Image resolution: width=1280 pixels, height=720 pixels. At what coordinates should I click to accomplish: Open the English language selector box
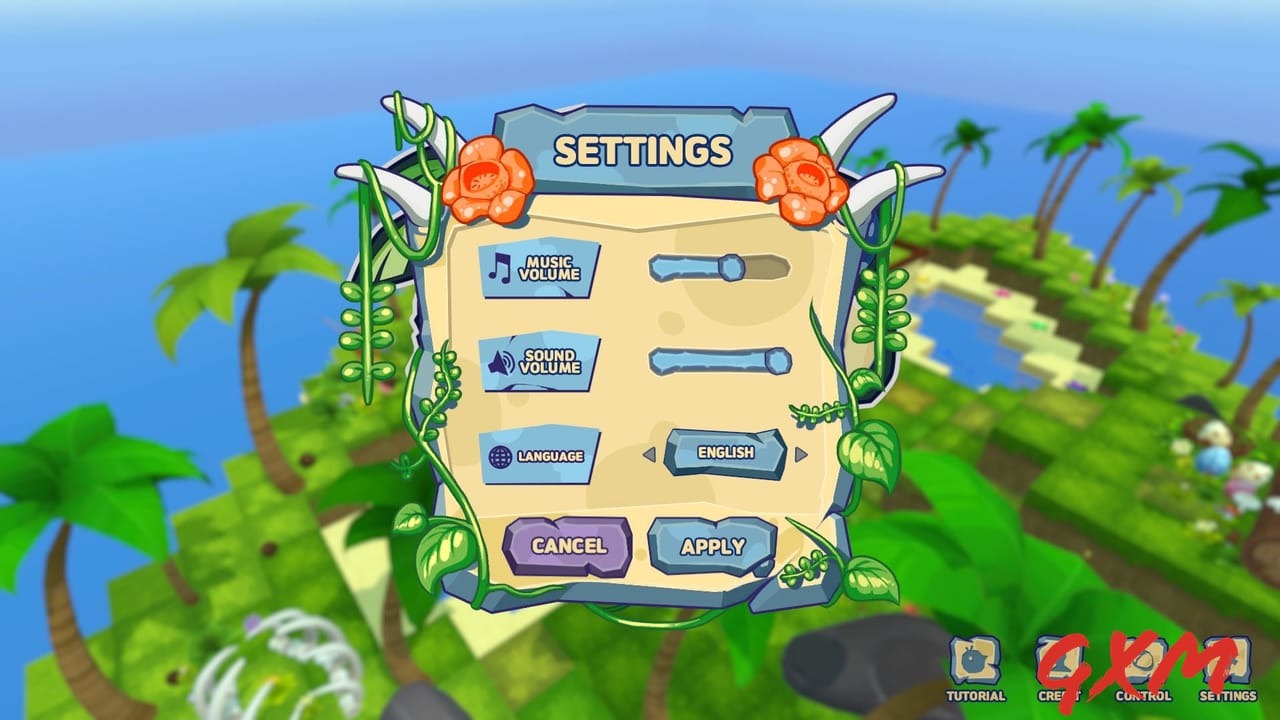click(x=726, y=453)
